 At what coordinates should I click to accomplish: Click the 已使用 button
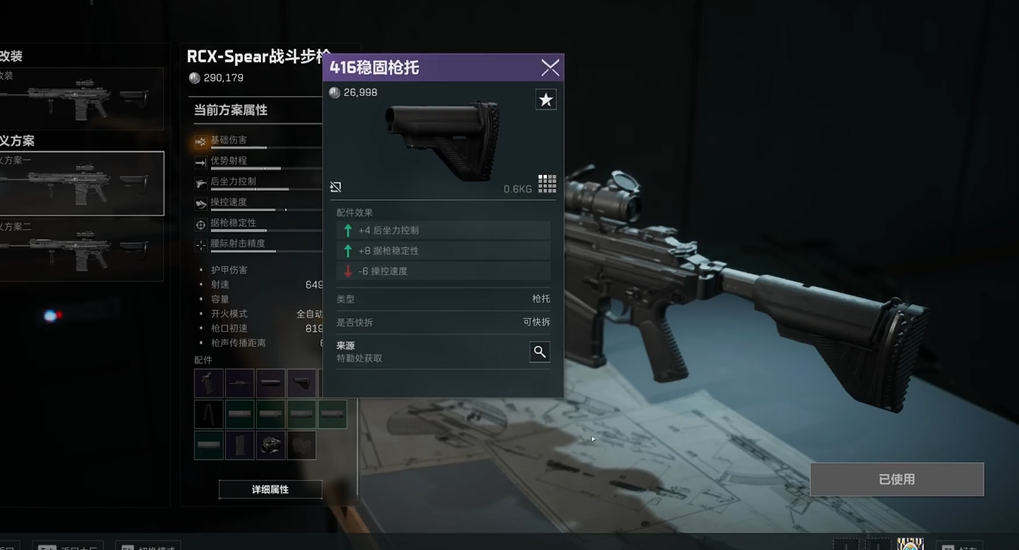pos(896,479)
